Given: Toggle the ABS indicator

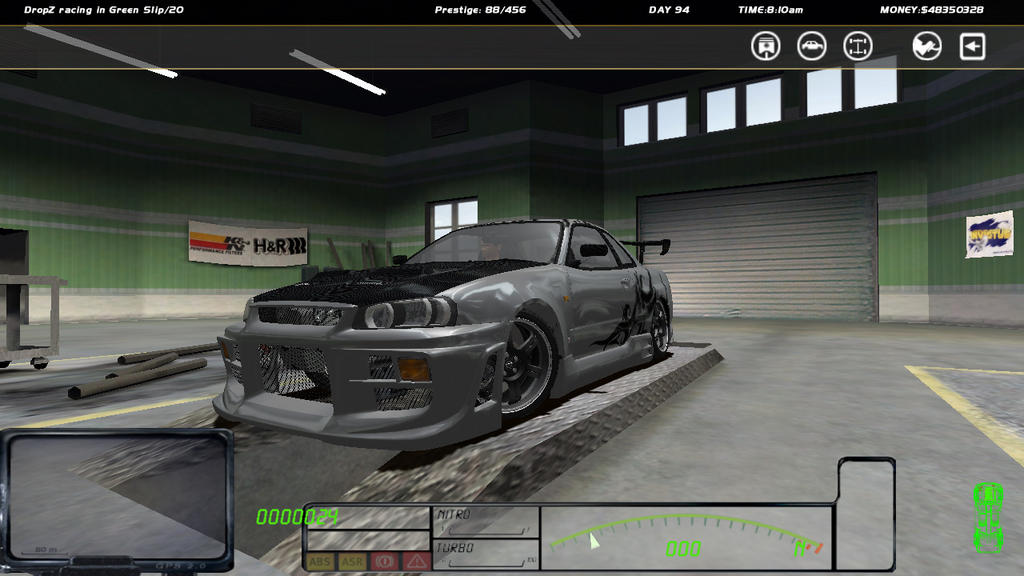Looking at the screenshot, I should click(320, 562).
